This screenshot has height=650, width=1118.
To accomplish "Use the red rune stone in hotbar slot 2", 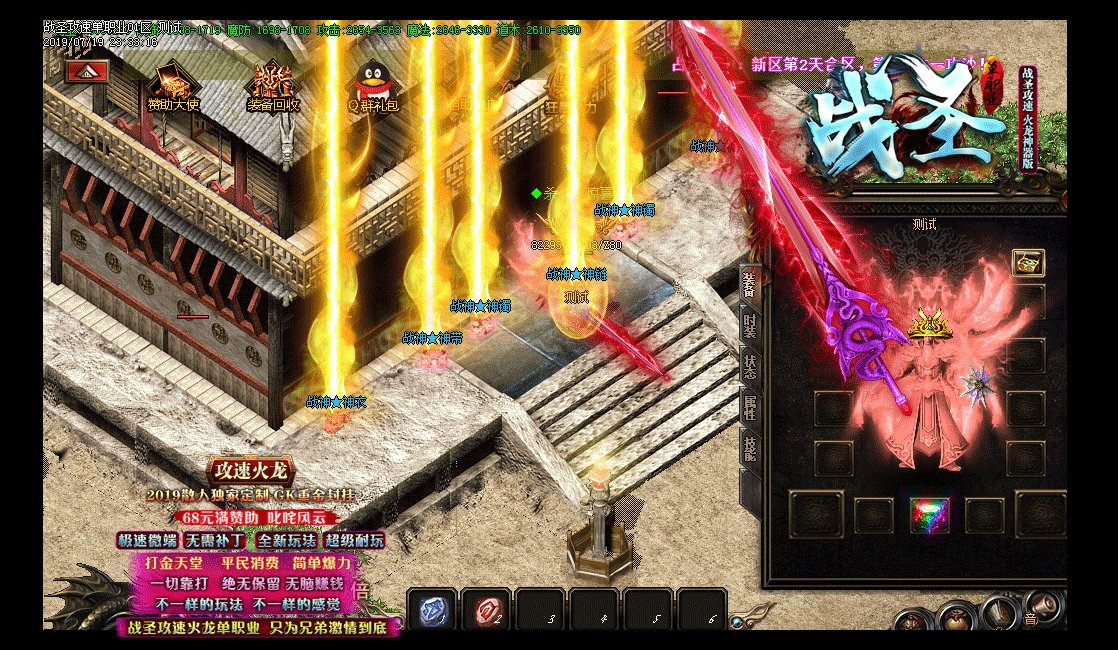I will 486,610.
